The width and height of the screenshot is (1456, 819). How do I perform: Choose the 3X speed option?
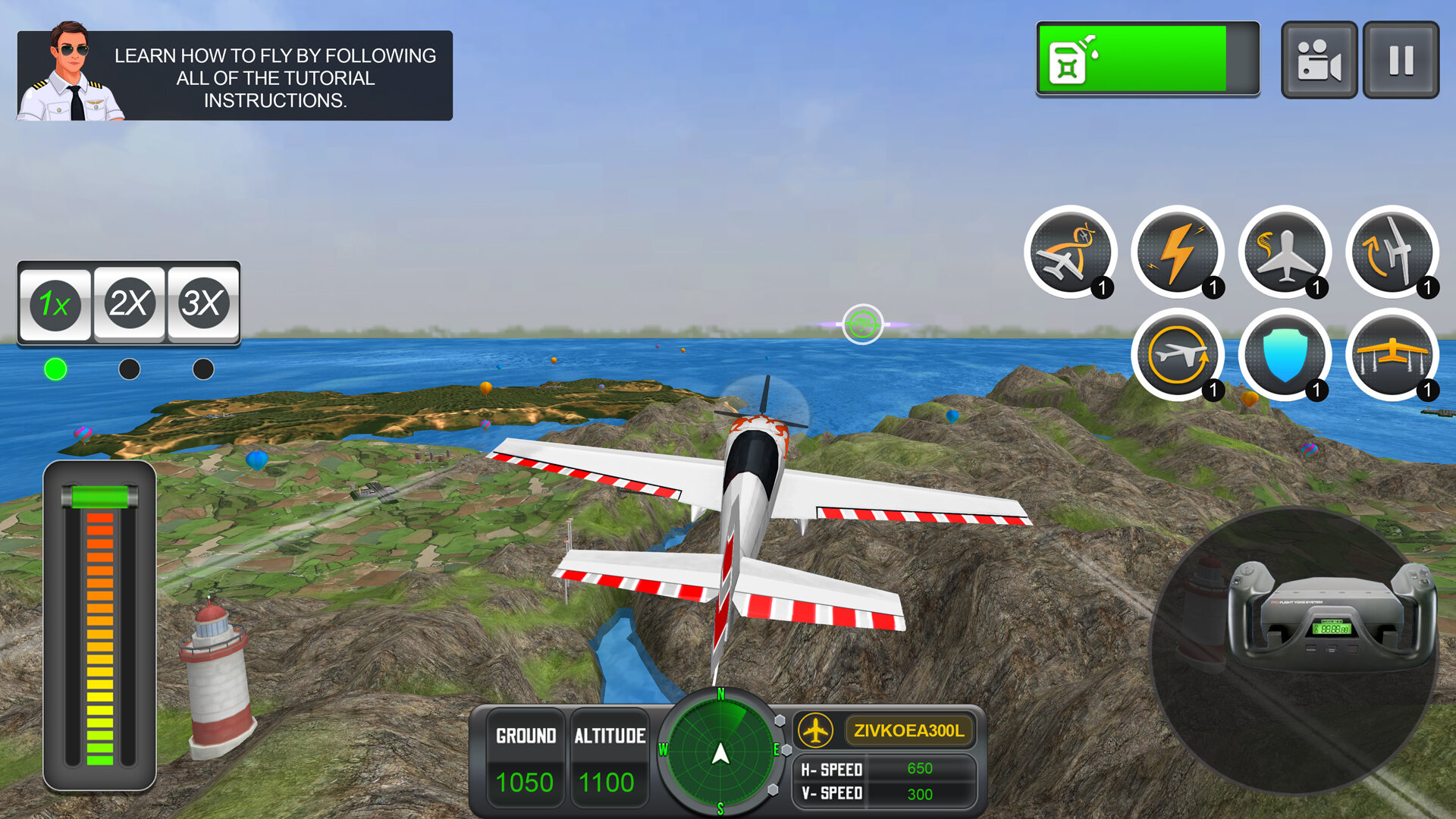[x=202, y=303]
